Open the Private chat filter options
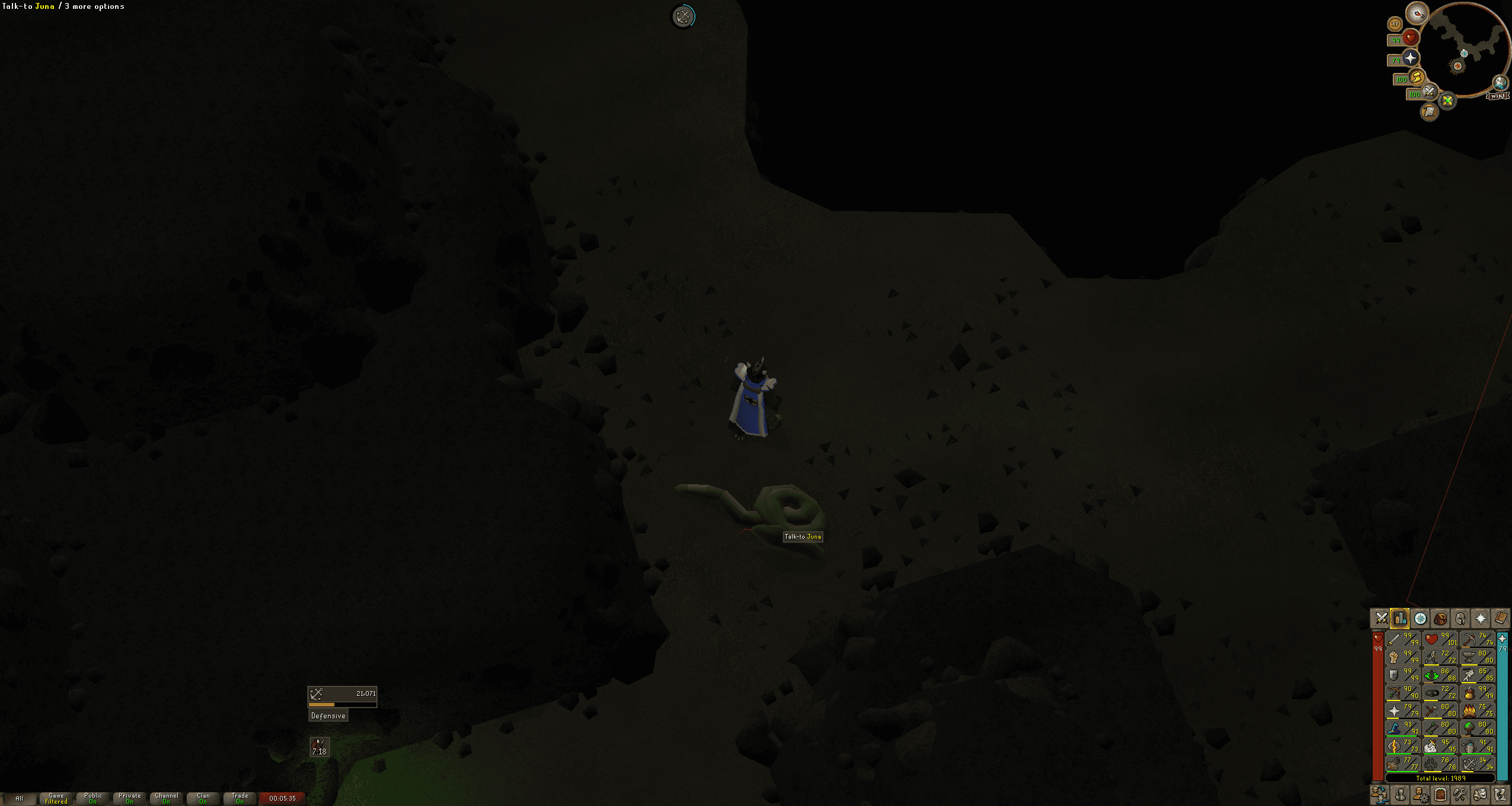1512x806 pixels. coord(130,798)
